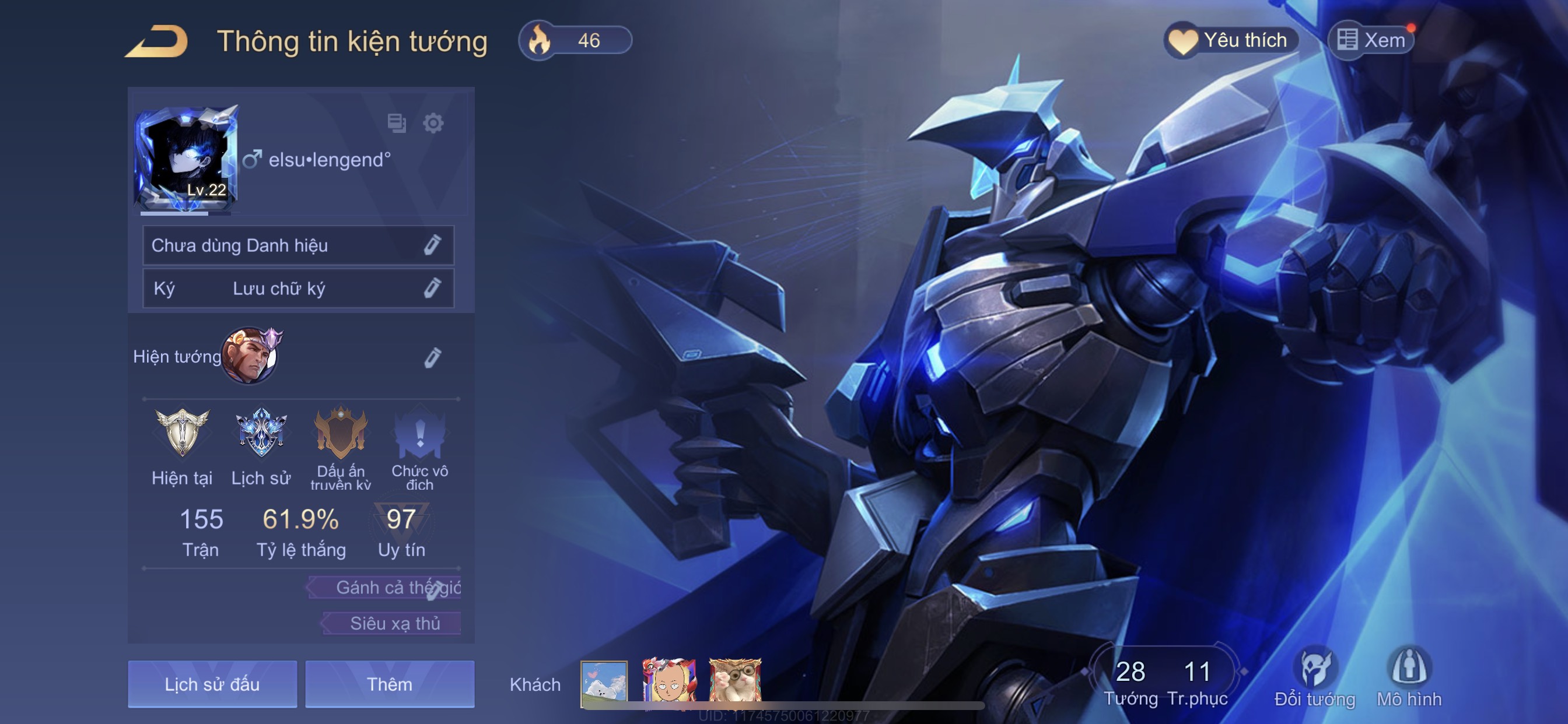Open the gear settings icon
The image size is (1568, 724).
(x=433, y=123)
